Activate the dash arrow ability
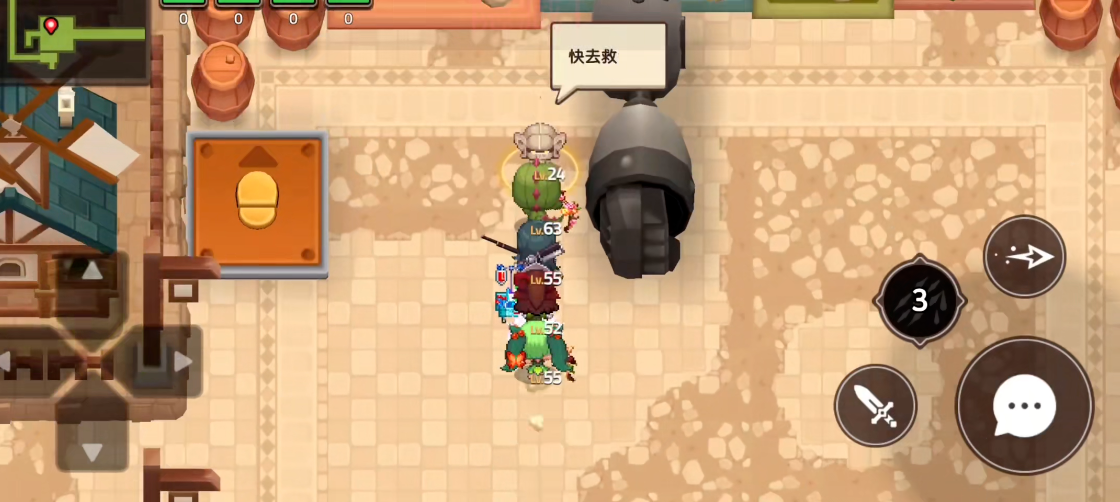This screenshot has height=502, width=1120. click(1024, 256)
